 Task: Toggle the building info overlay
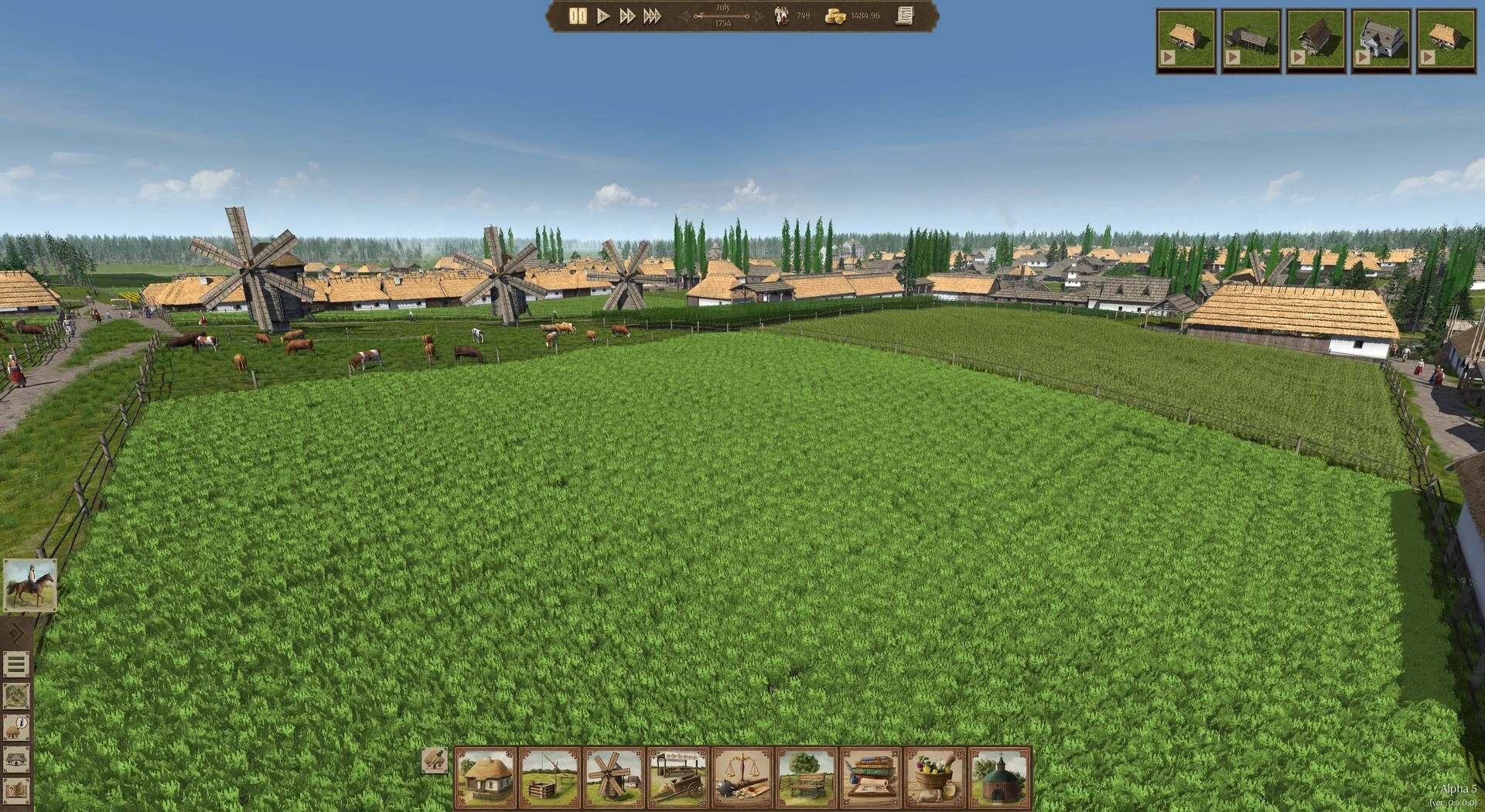point(16,728)
